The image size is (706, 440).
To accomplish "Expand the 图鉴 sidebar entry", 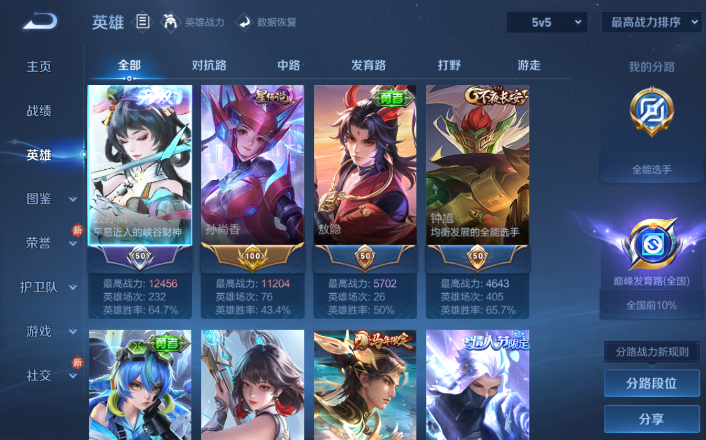I will 50,199.
